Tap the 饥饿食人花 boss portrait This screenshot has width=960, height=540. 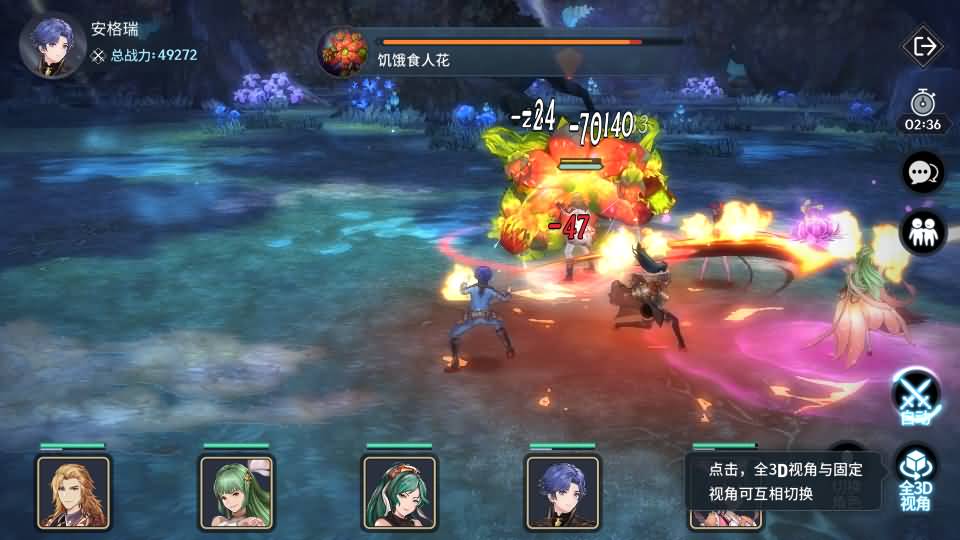pos(343,52)
